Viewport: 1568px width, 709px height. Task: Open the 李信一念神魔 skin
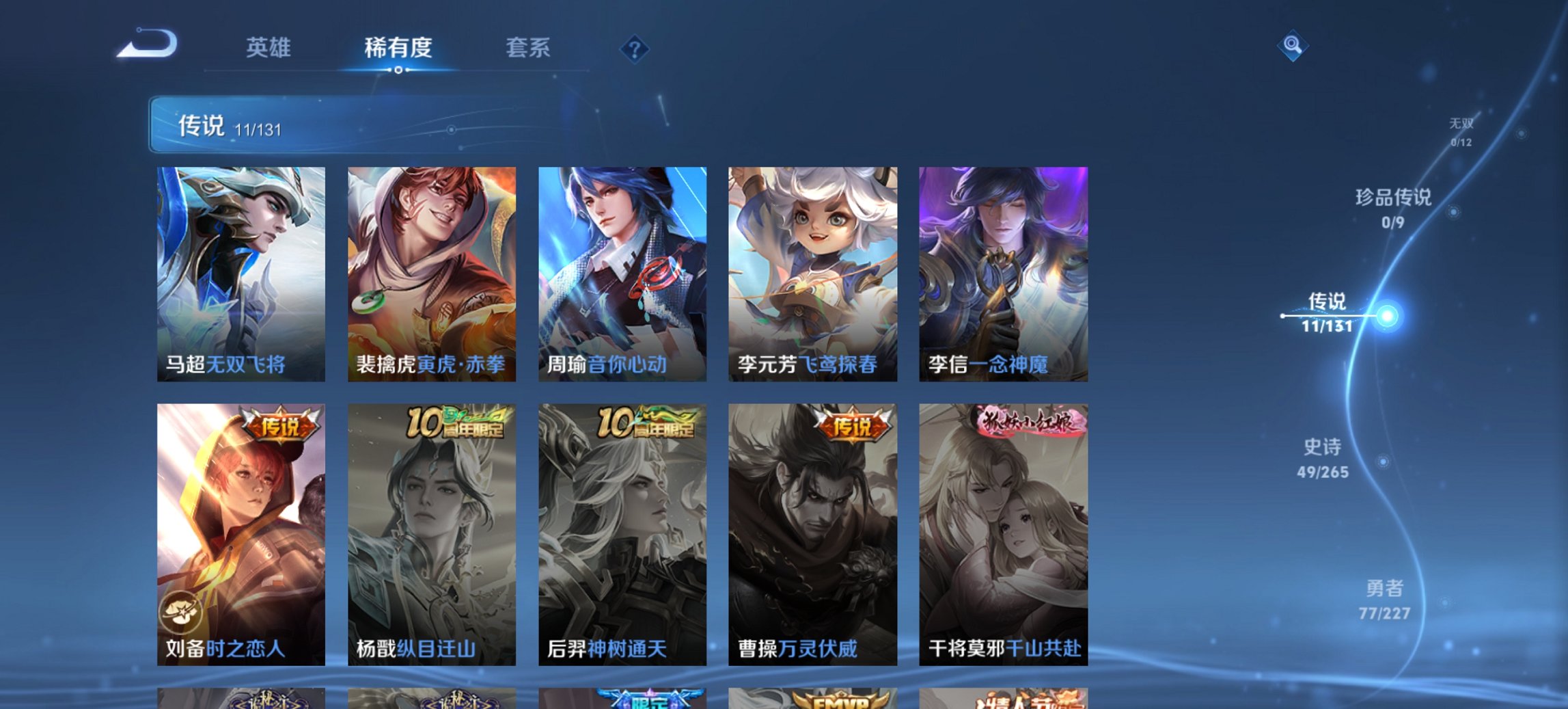(x=1005, y=273)
